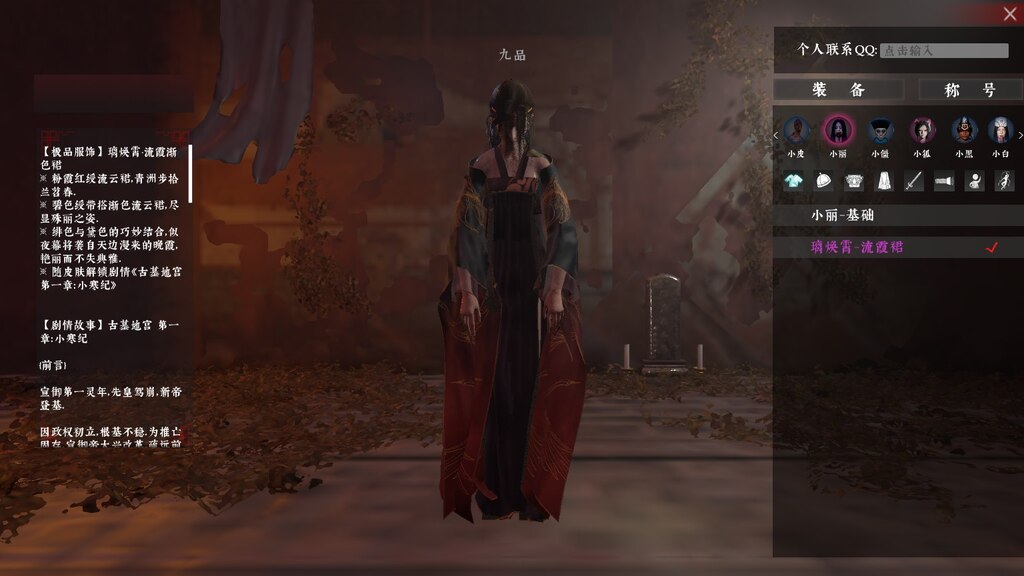Pick the 小狐 character portrait
Viewport: 1024px width, 576px height.
coord(922,130)
